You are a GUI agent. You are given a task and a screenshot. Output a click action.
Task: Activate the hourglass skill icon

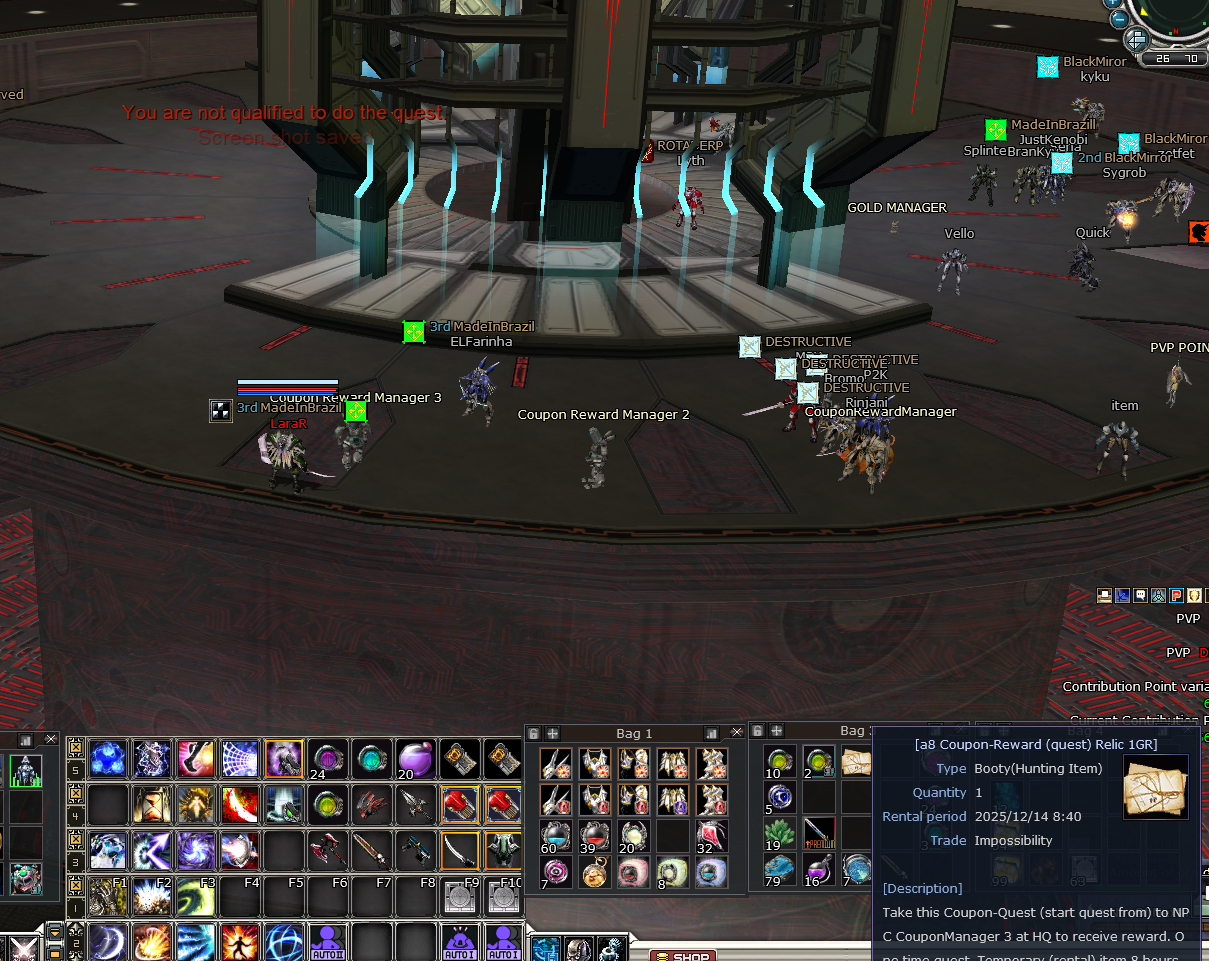click(x=151, y=804)
